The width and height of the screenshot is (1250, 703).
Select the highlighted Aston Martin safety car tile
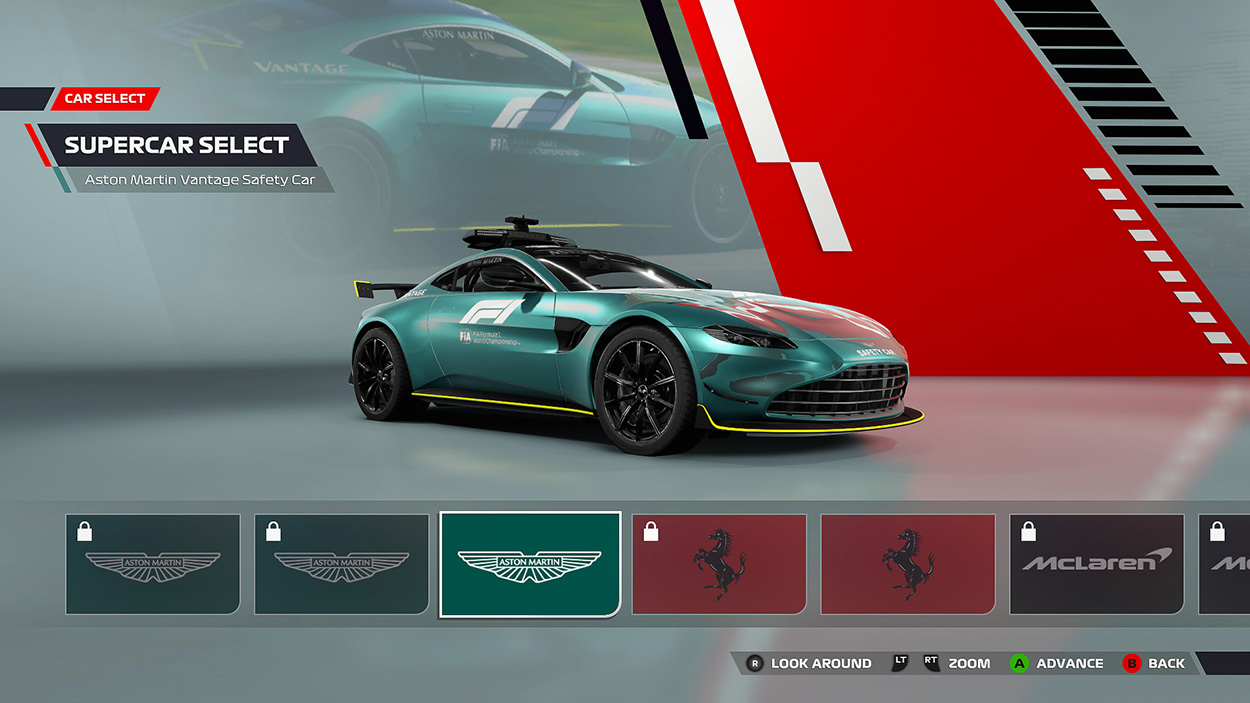[x=530, y=564]
